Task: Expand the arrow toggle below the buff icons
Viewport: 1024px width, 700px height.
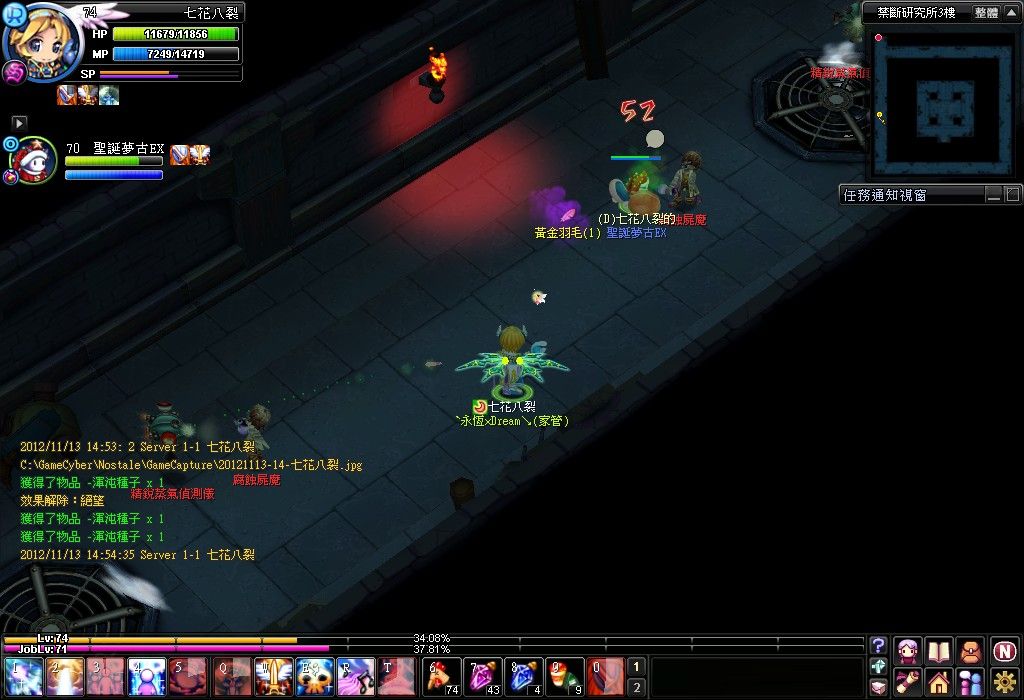Action: 19,122
